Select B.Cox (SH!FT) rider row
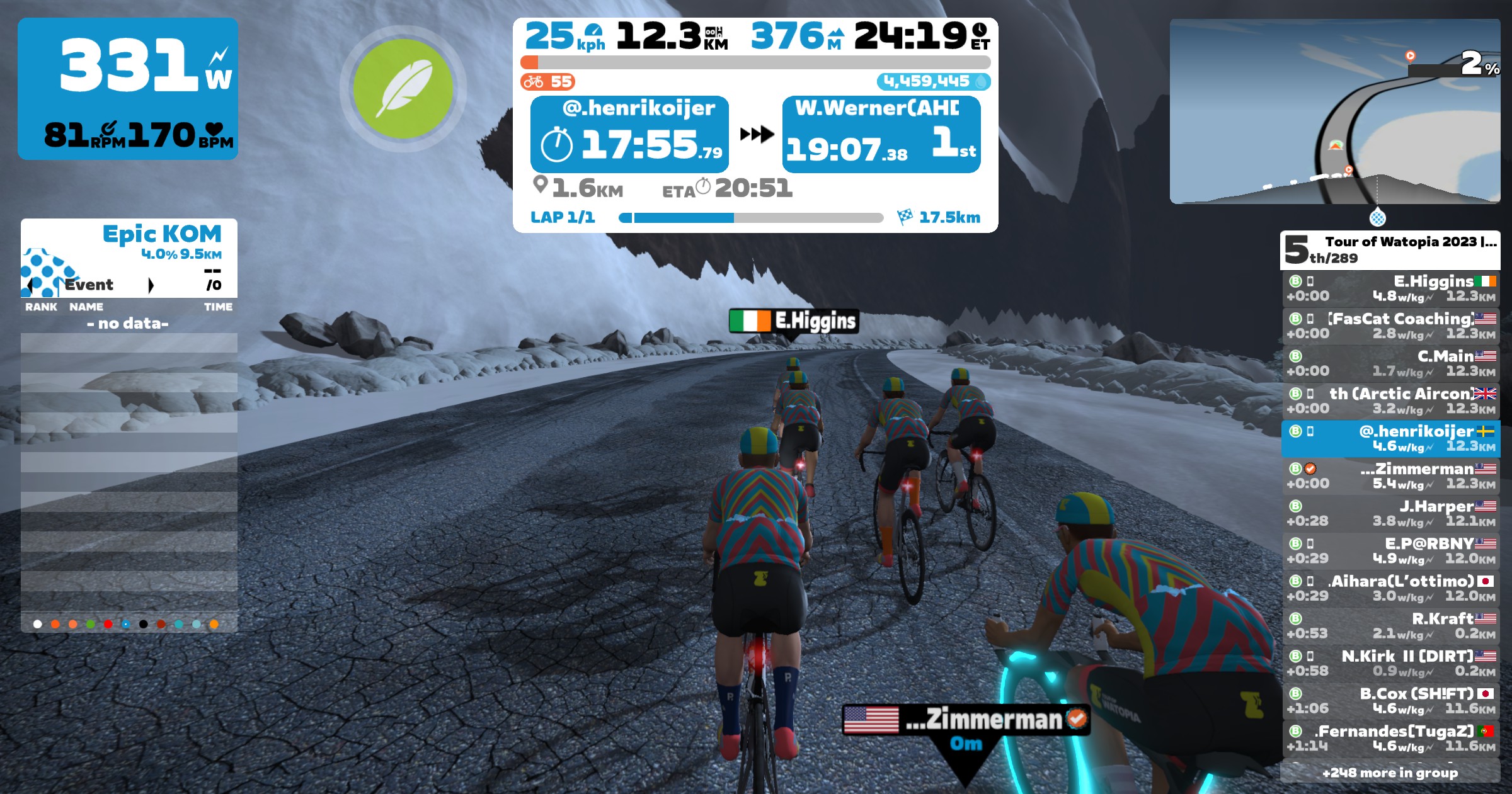This screenshot has height=794, width=1512. click(x=1390, y=700)
